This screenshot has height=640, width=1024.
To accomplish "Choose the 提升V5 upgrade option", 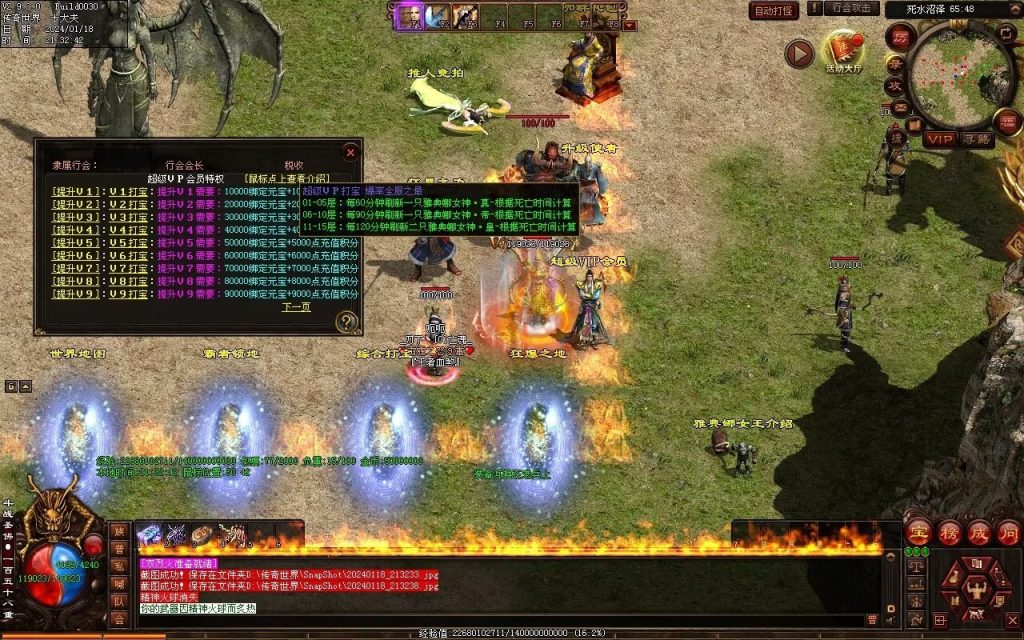I will point(76,242).
